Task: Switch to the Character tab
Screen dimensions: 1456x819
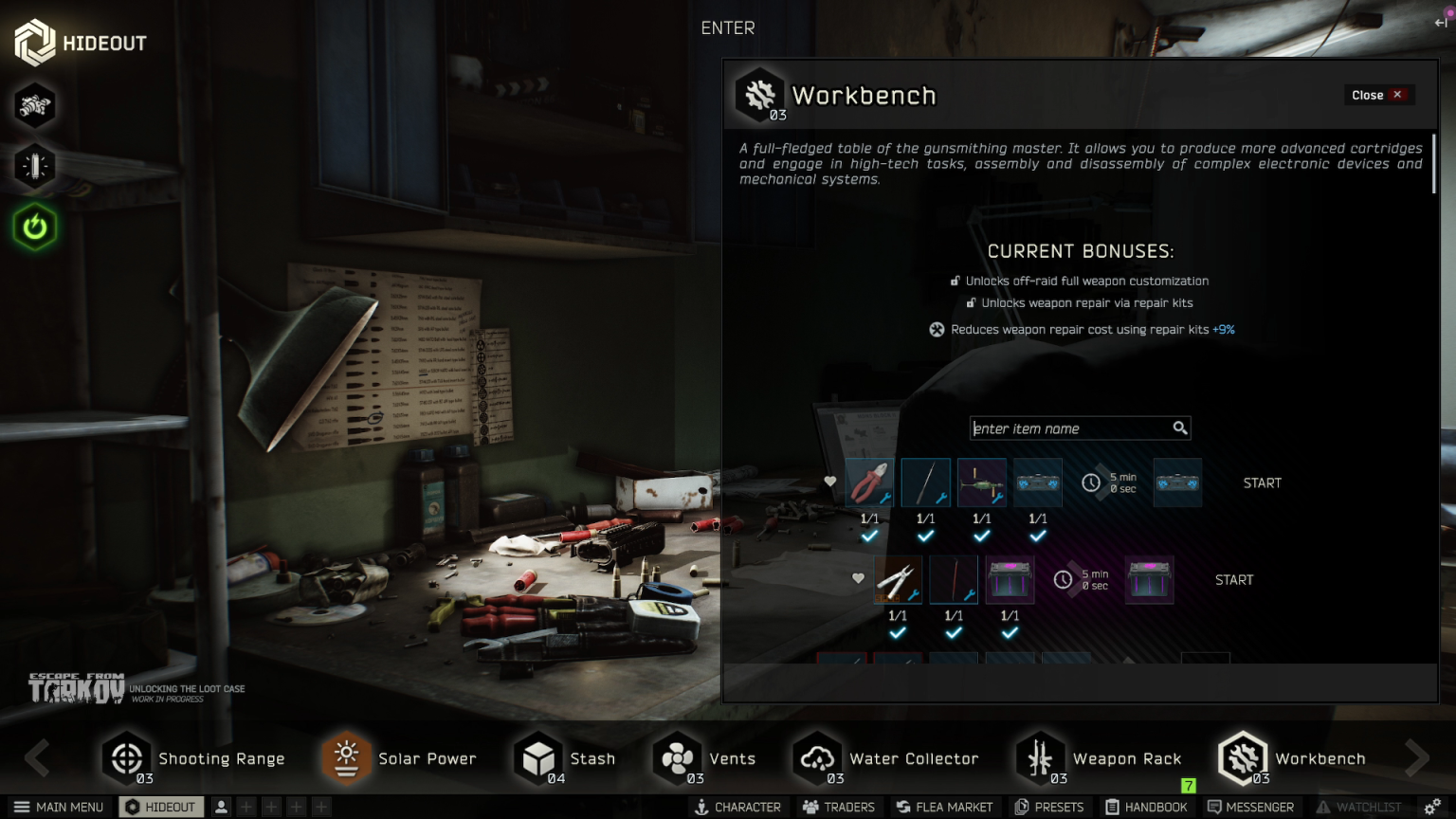Action: (737, 807)
